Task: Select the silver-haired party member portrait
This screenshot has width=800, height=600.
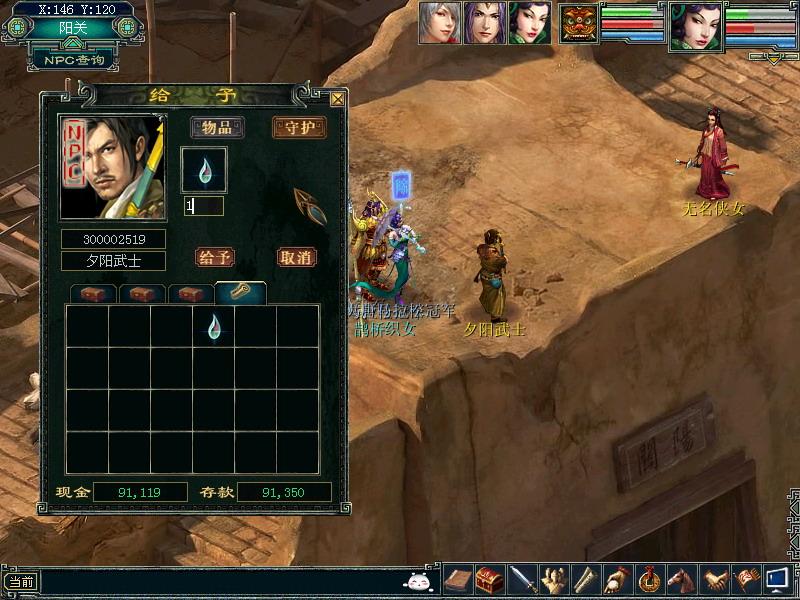Action: click(x=439, y=22)
